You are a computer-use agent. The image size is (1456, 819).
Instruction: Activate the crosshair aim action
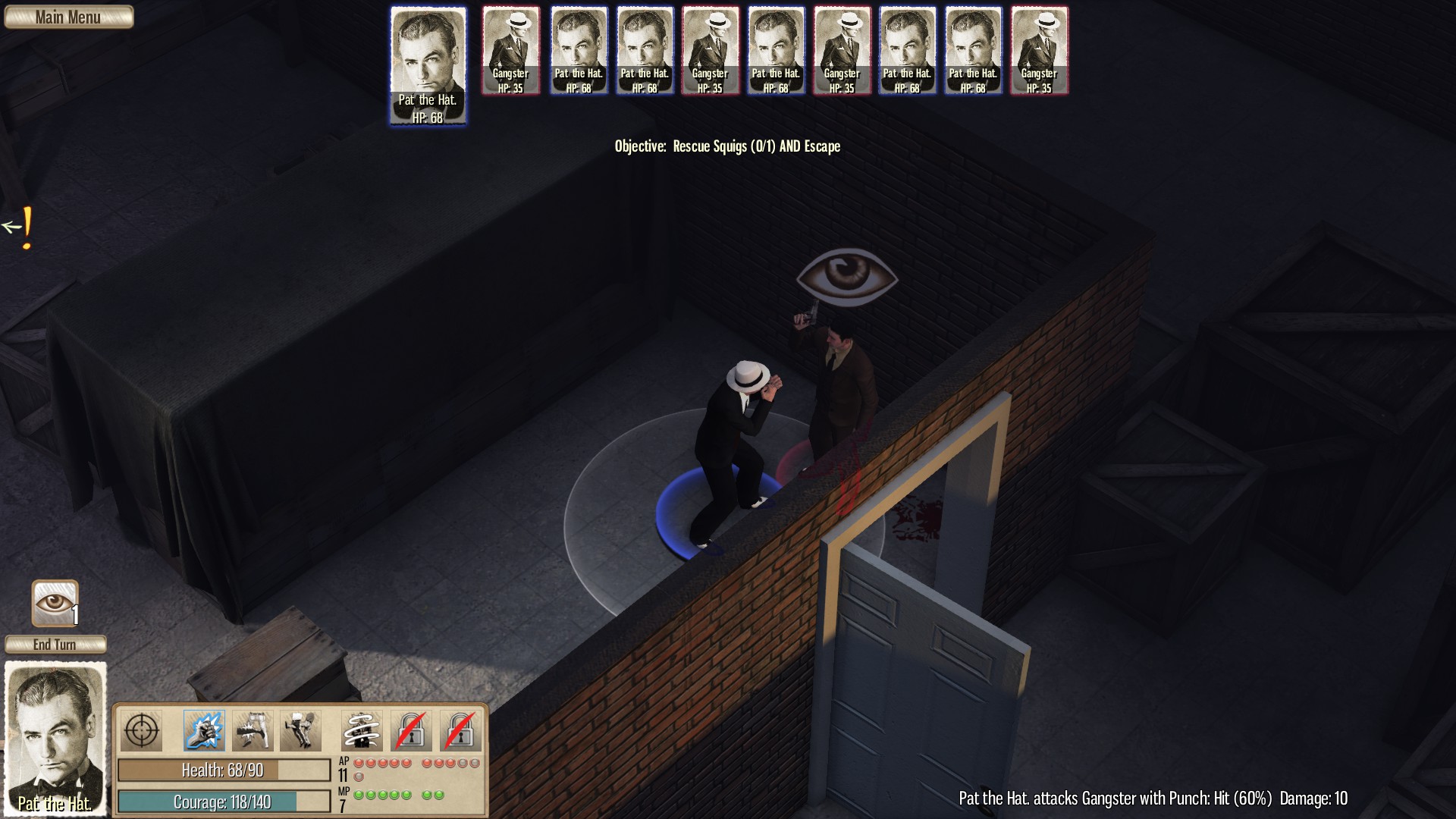(x=141, y=731)
